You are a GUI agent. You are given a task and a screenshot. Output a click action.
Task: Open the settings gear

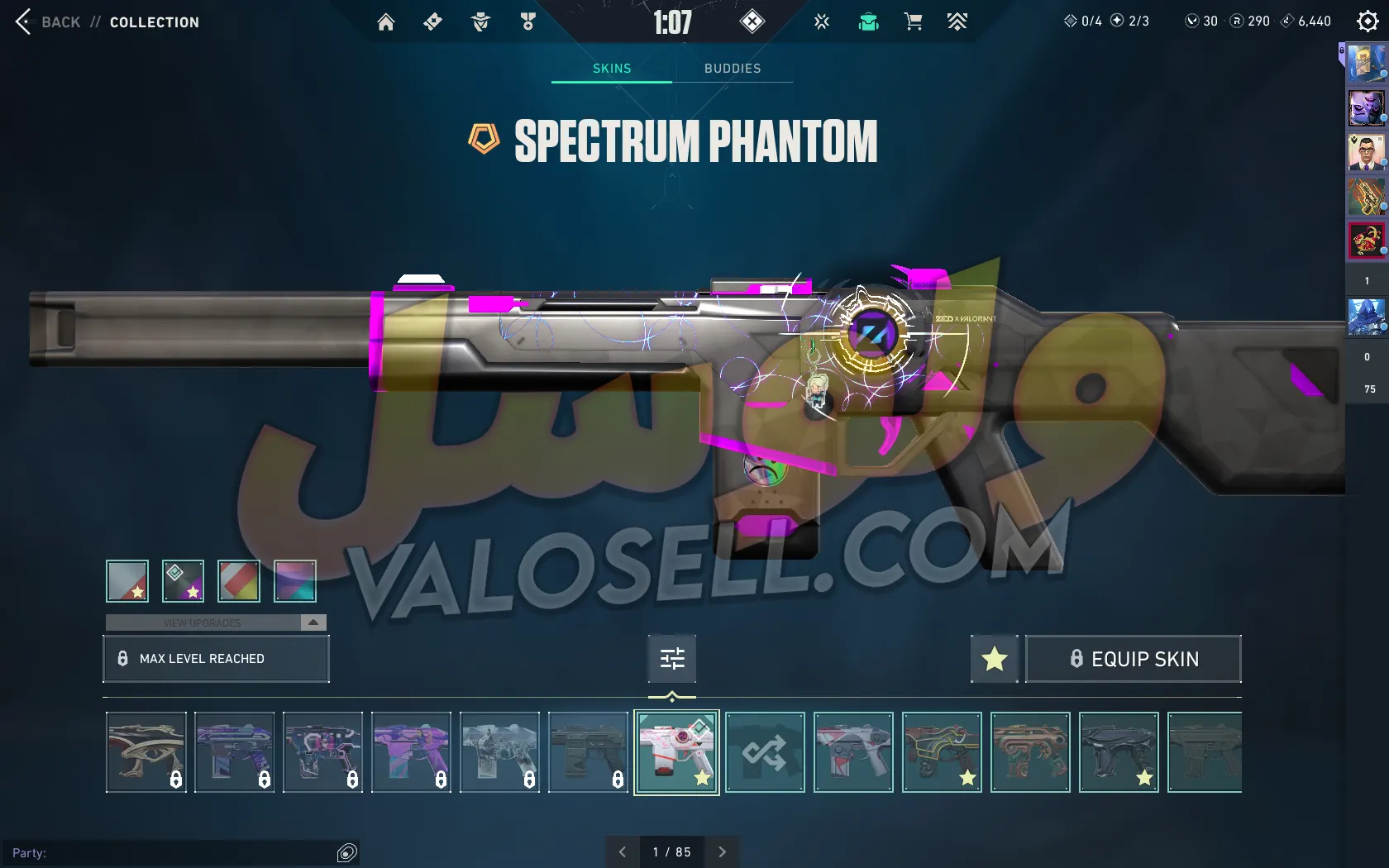[1368, 21]
